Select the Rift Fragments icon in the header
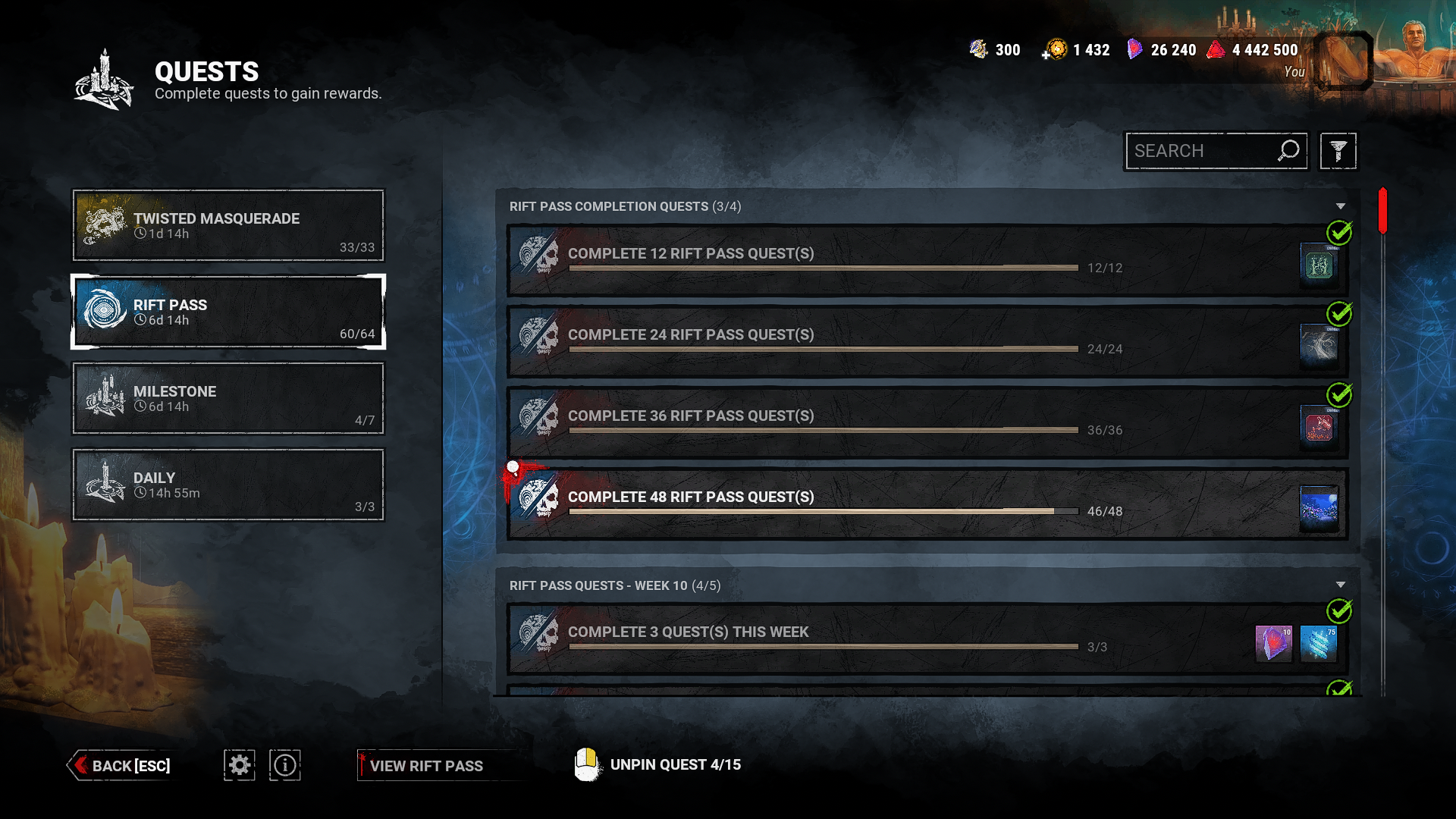The height and width of the screenshot is (819, 1456). 1134,49
